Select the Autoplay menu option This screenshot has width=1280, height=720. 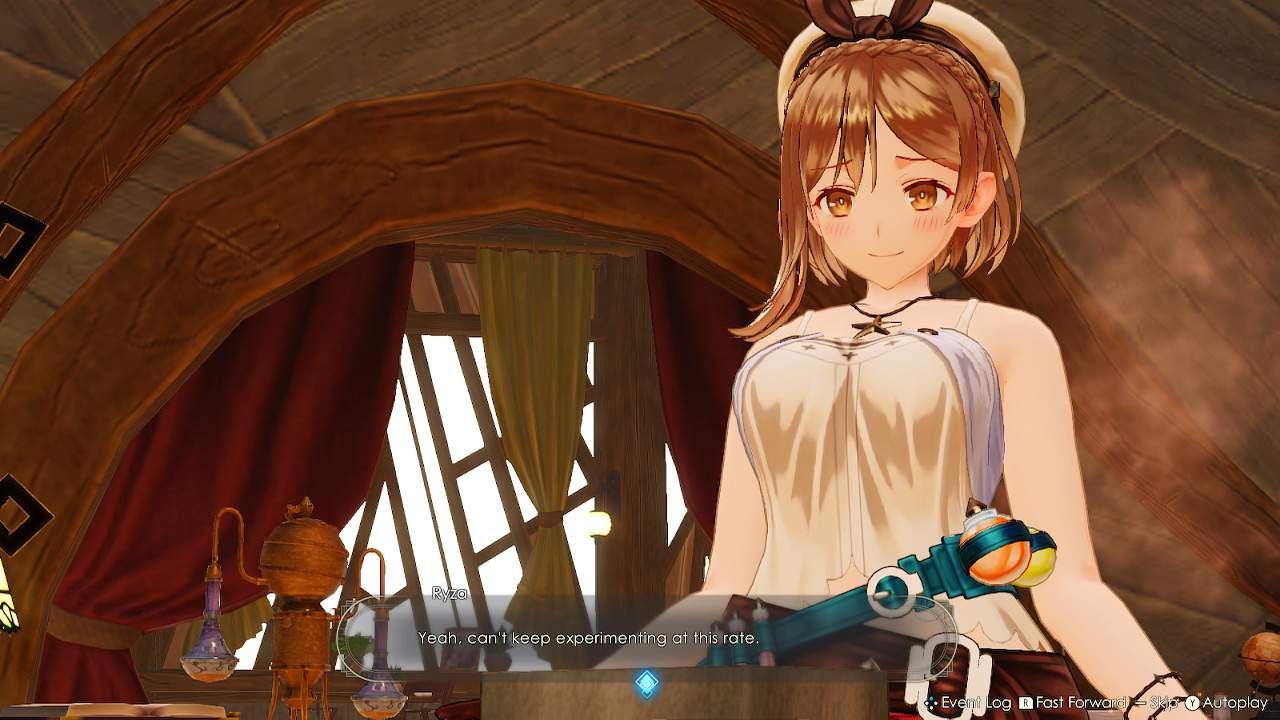click(x=1234, y=701)
